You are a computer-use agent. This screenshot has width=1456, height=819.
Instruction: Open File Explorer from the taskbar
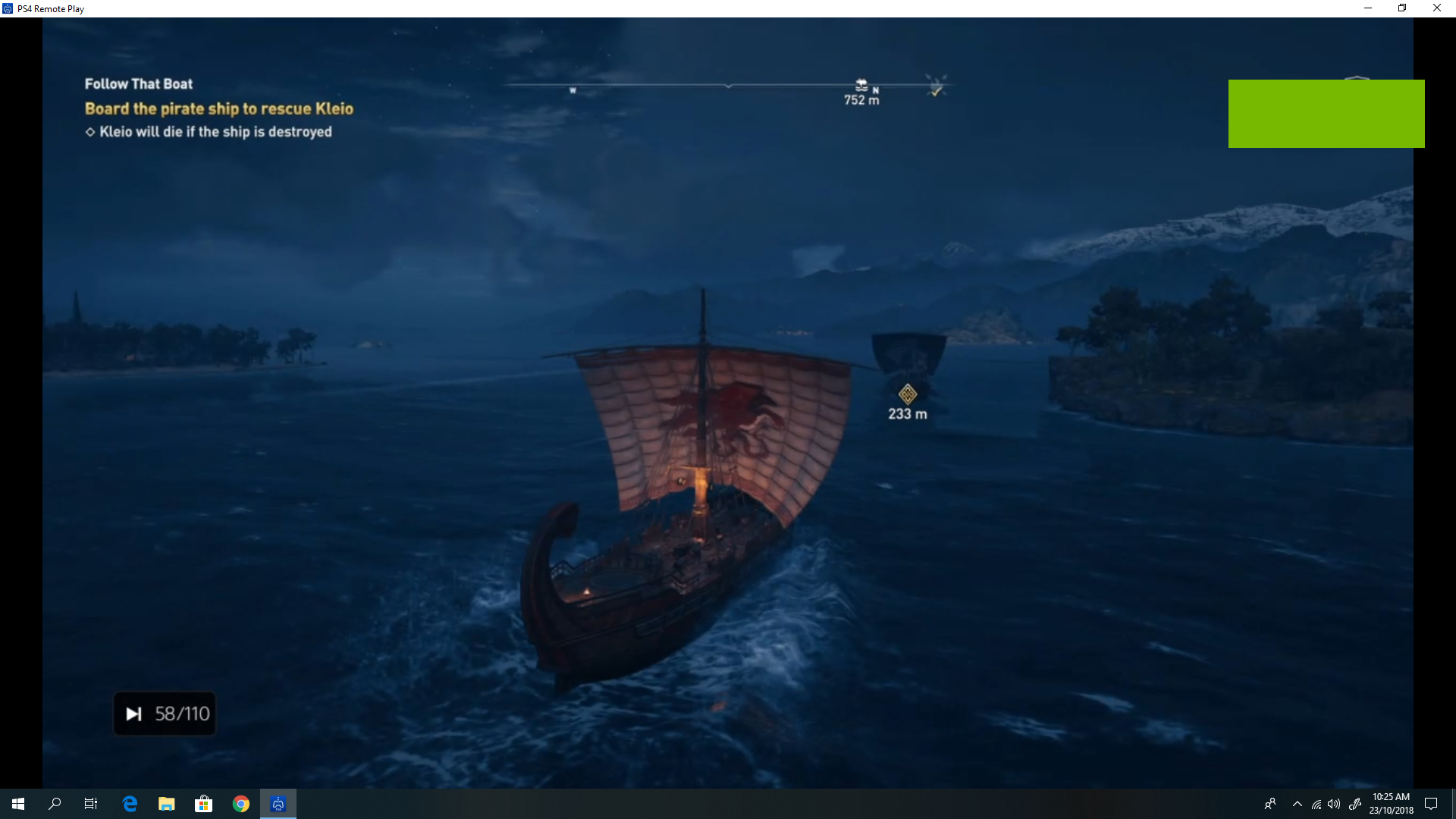click(166, 803)
